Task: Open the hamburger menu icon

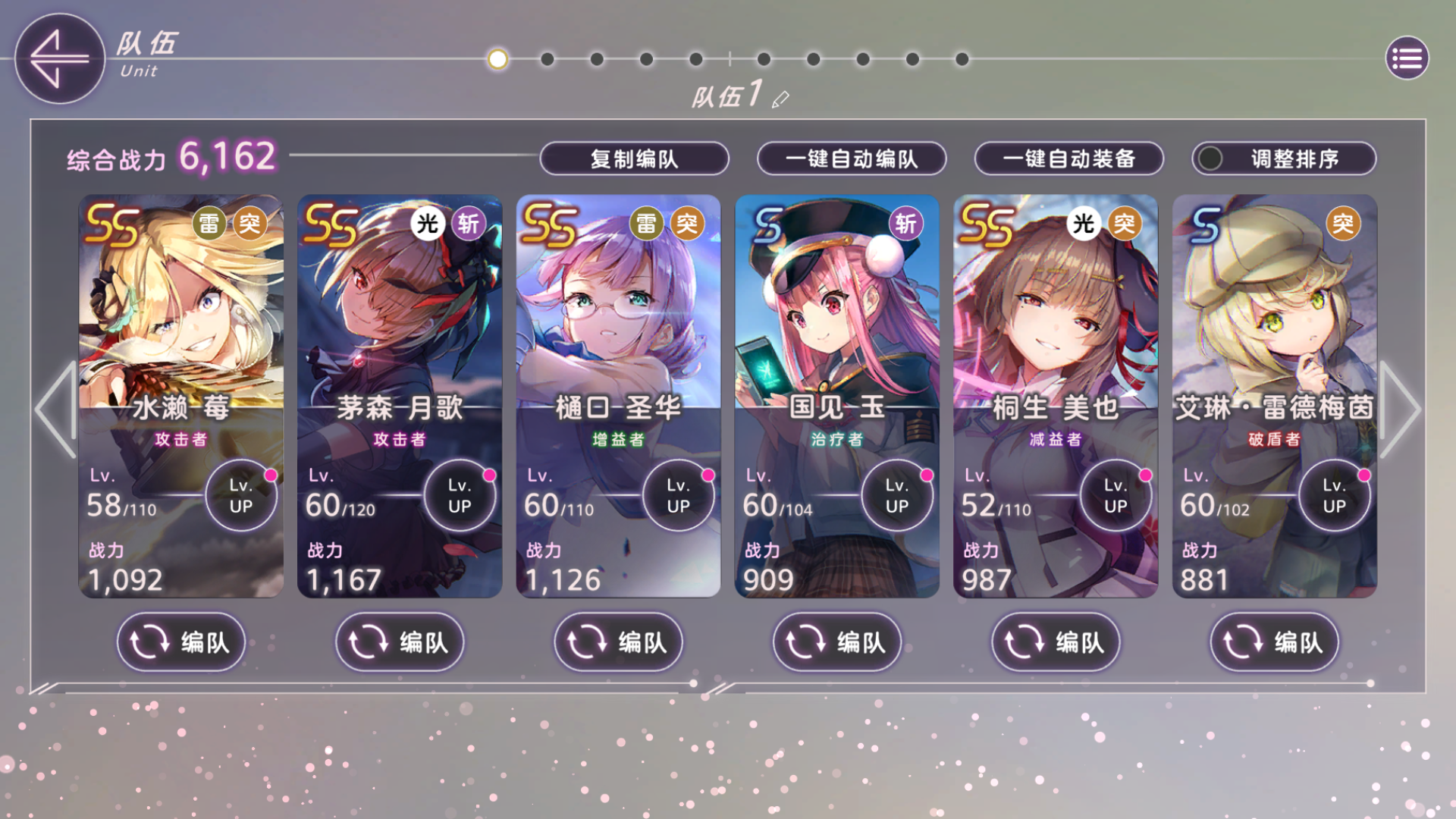Action: click(1407, 58)
